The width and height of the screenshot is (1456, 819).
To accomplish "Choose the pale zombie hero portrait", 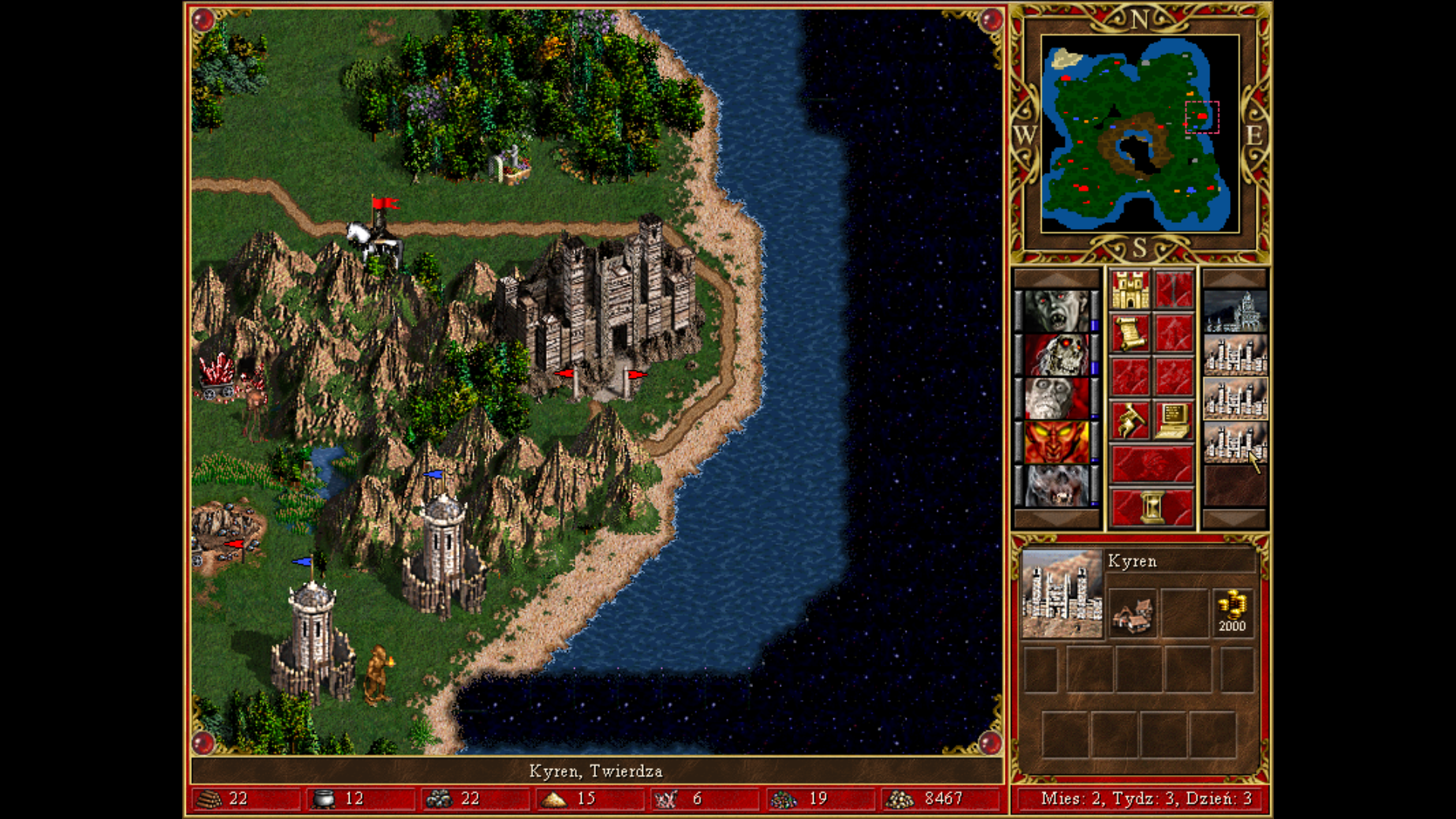I will pos(1056,398).
